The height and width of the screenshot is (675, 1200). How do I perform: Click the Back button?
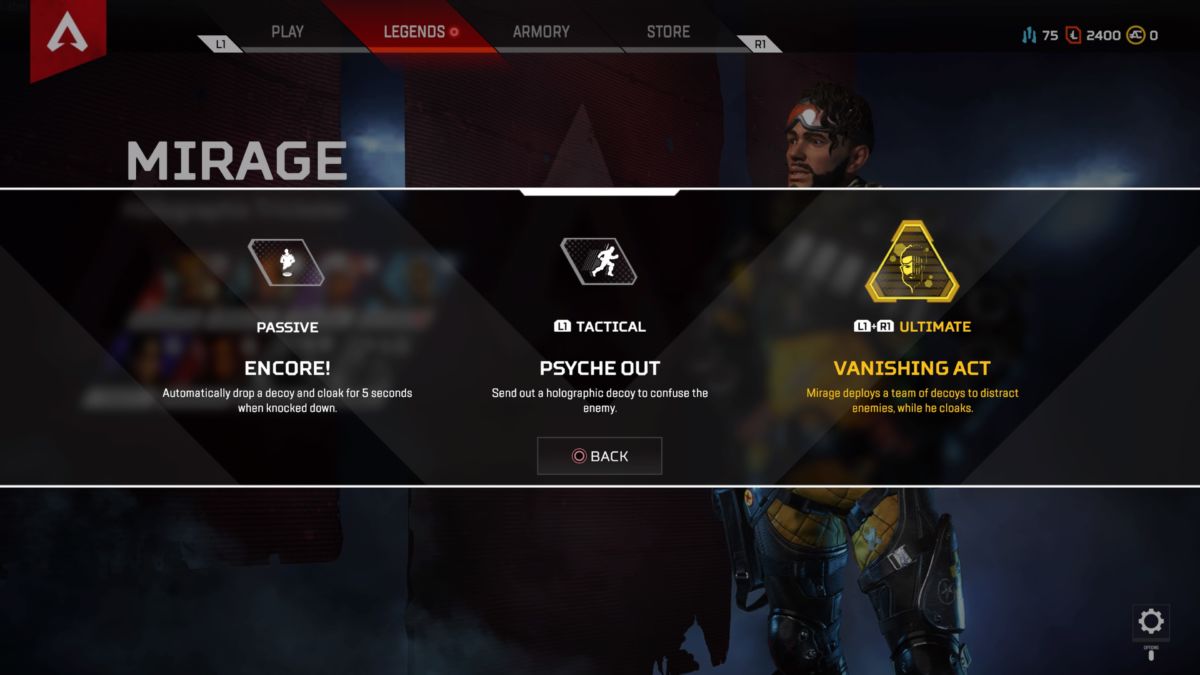pos(599,456)
